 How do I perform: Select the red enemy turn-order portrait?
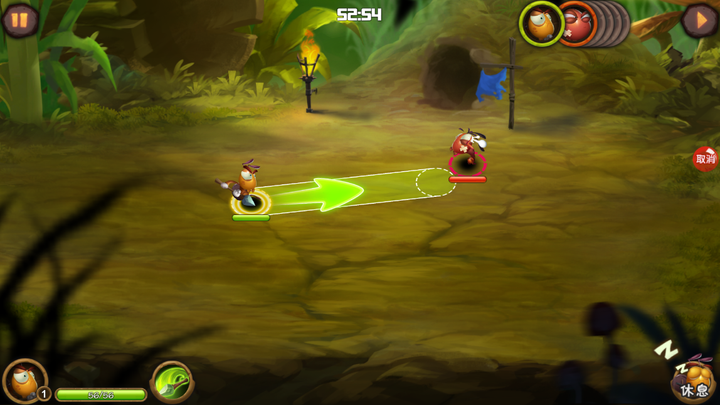[x=577, y=25]
